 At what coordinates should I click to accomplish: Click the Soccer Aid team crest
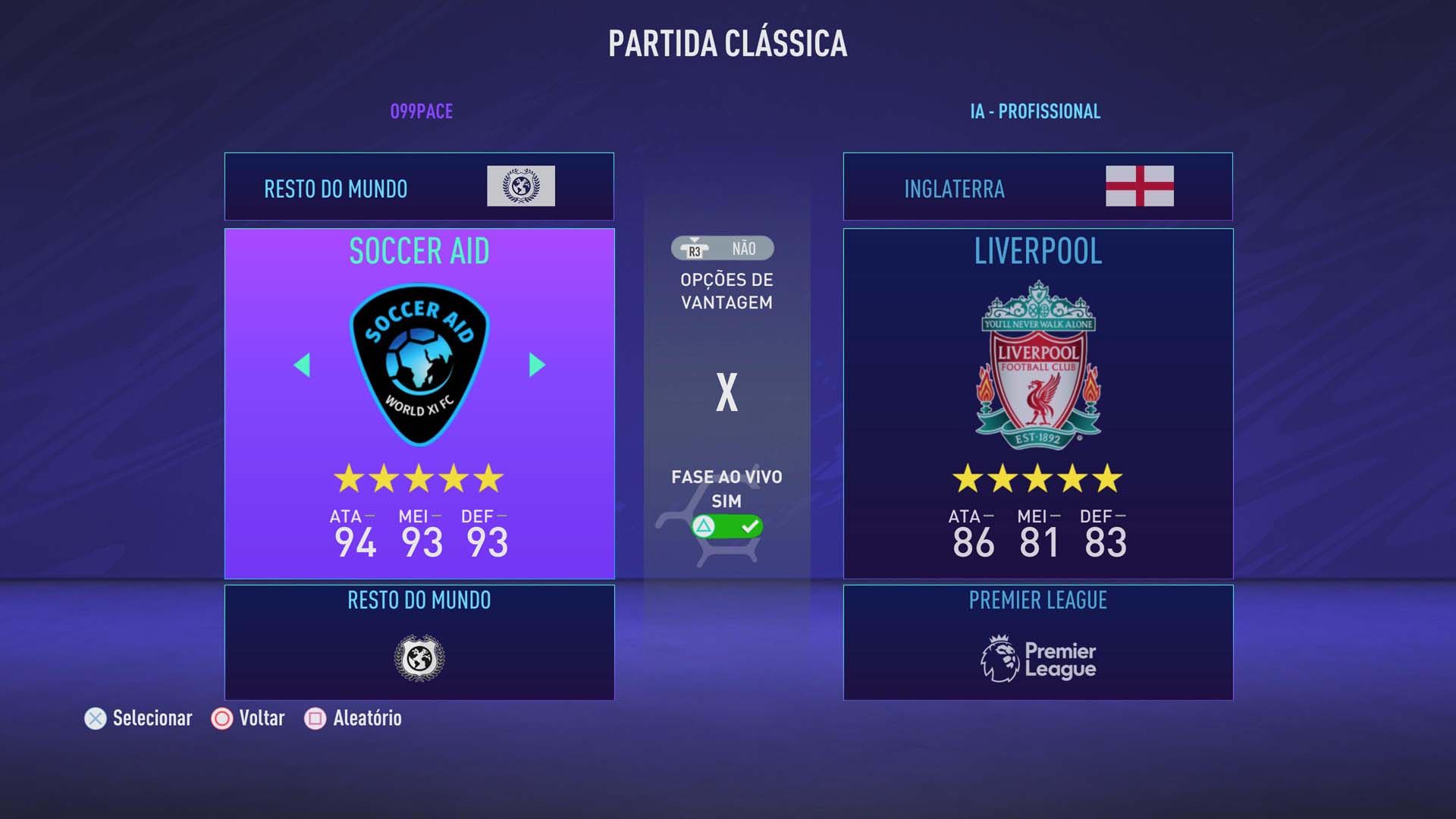click(419, 366)
